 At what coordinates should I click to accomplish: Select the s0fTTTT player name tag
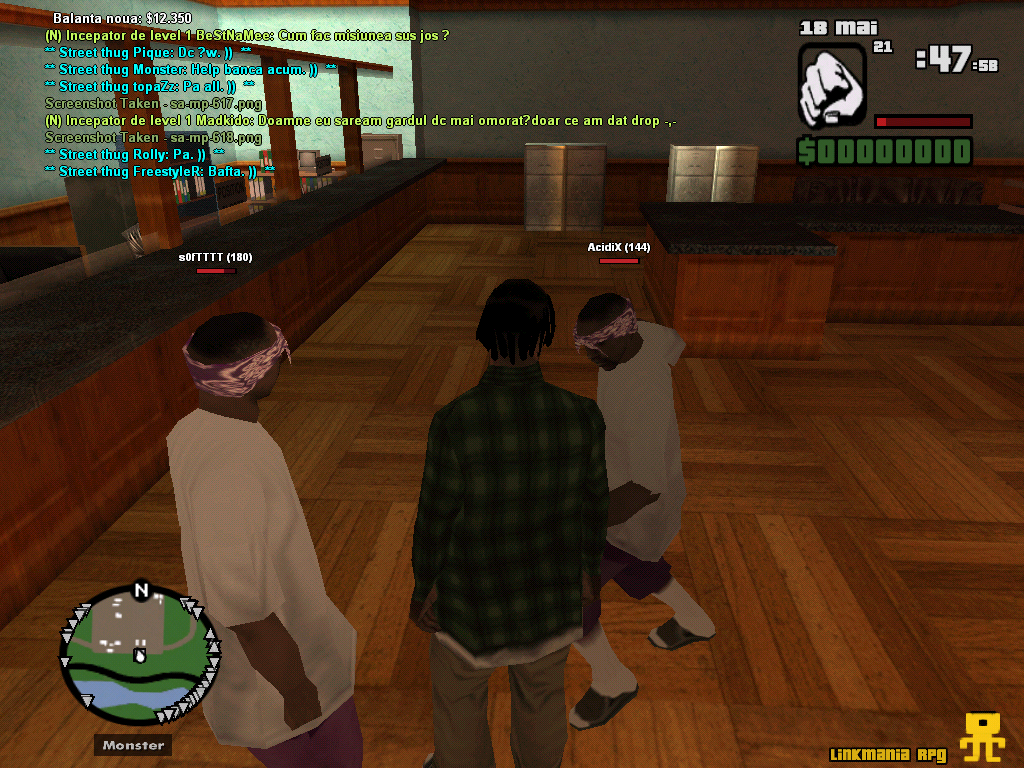tap(215, 257)
